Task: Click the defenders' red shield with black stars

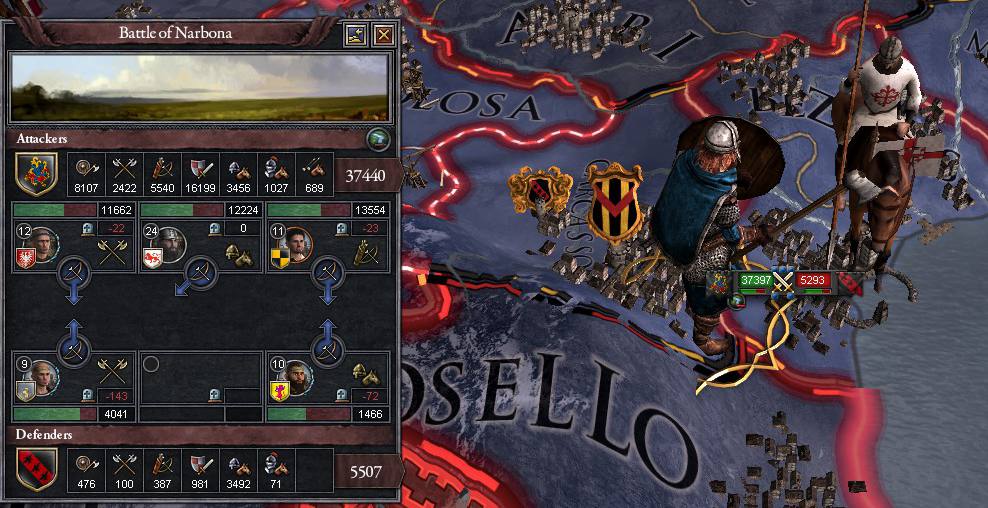Action: click(37, 469)
